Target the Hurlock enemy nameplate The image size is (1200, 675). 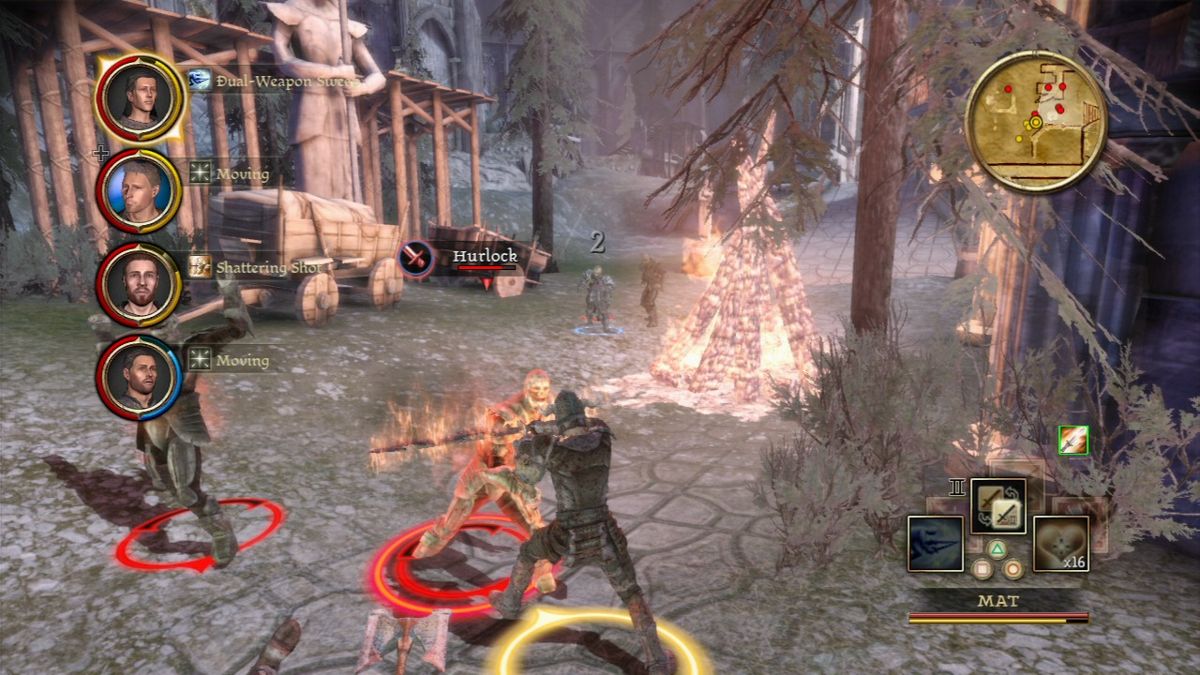(483, 256)
